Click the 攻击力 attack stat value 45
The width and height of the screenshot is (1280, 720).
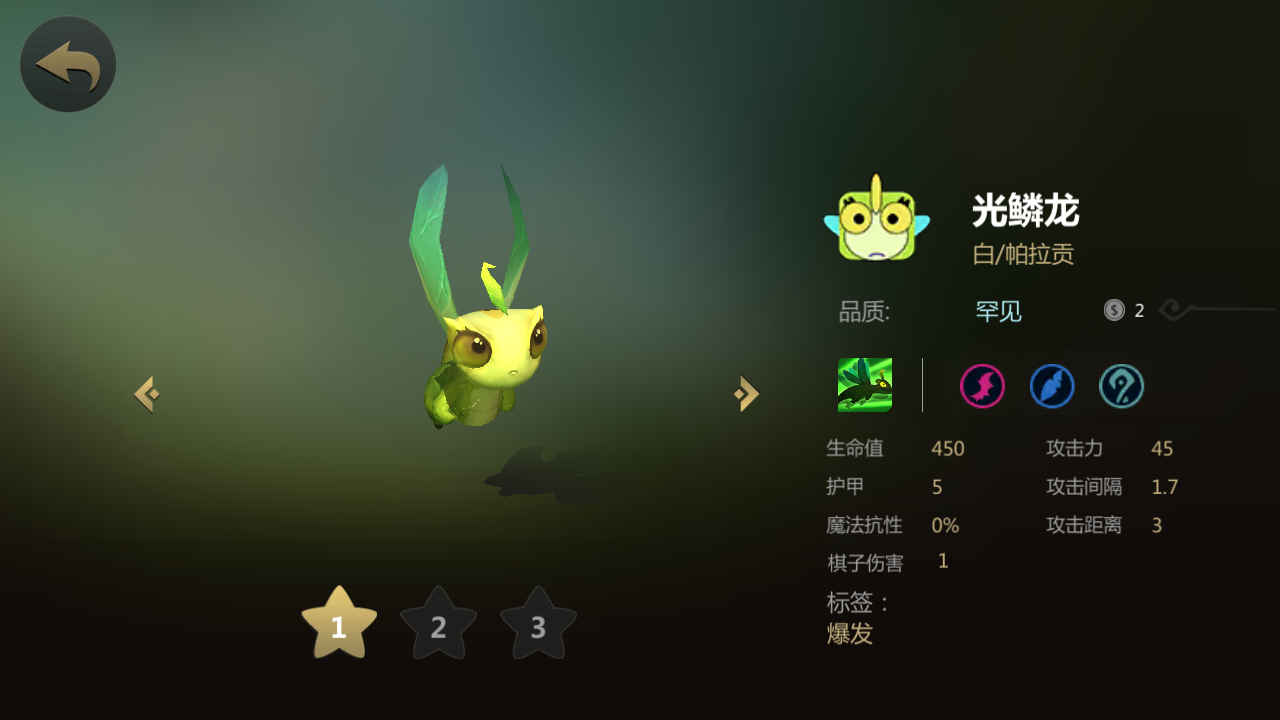point(1162,449)
